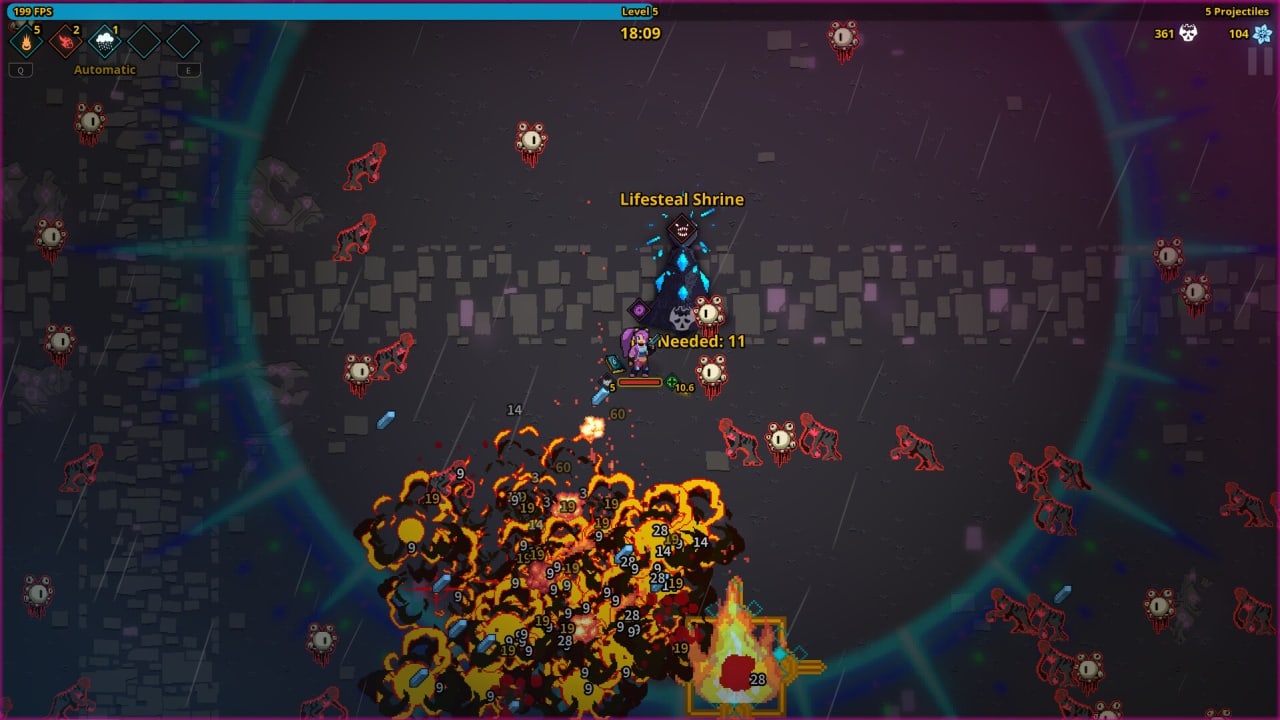Click the blue crystal flower currency icon
Image resolution: width=1280 pixels, height=720 pixels.
(1261, 33)
